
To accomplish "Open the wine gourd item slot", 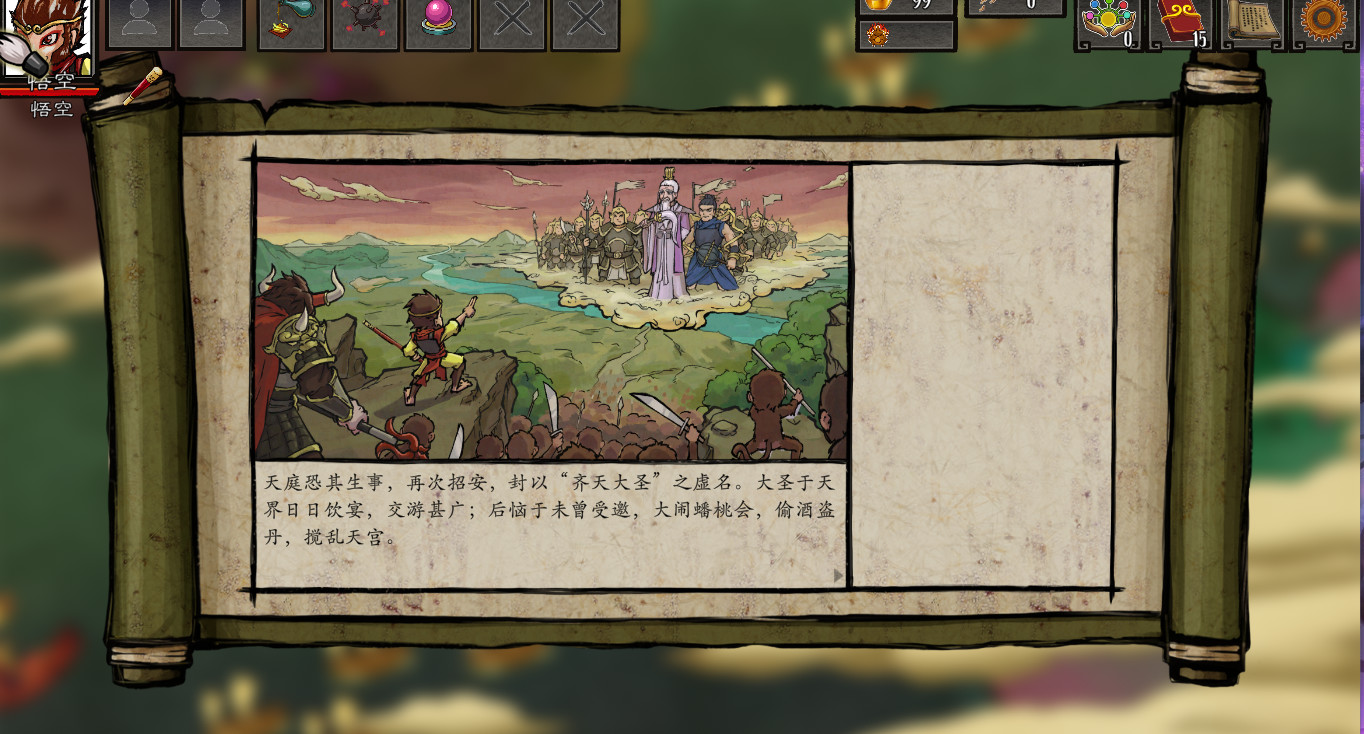I will click(290, 25).
